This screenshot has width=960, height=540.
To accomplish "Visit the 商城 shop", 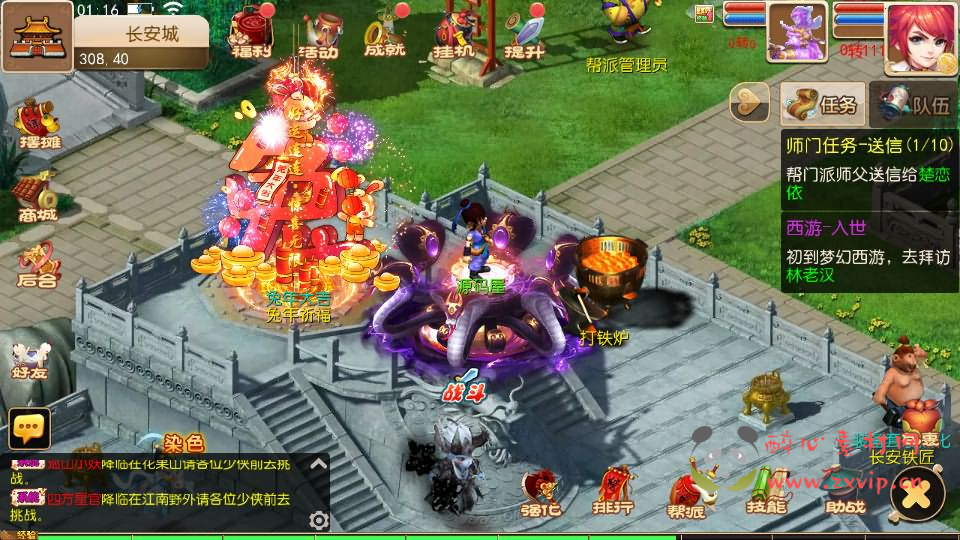I will pos(36,197).
